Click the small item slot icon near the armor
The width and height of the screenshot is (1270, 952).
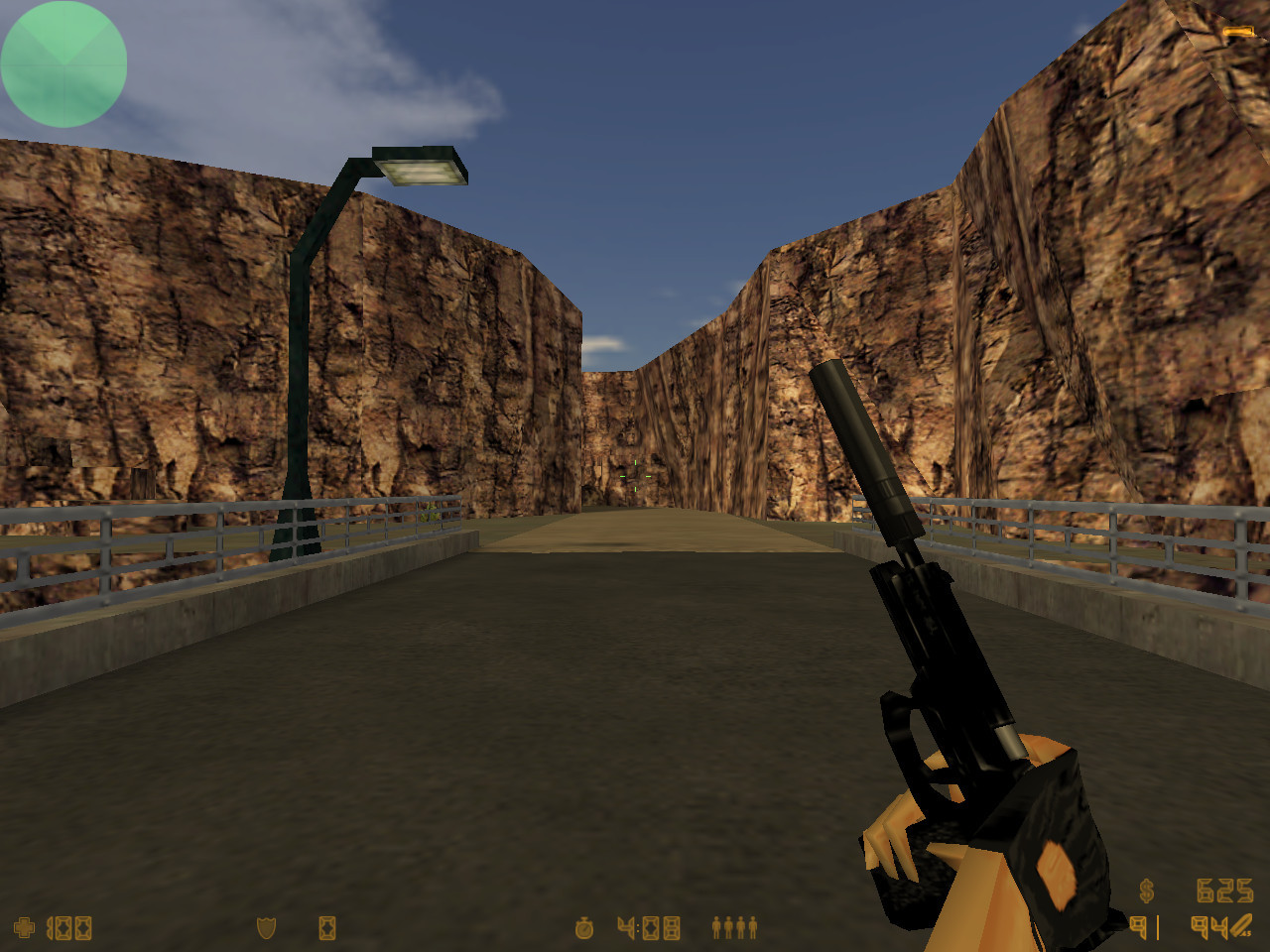point(327,930)
